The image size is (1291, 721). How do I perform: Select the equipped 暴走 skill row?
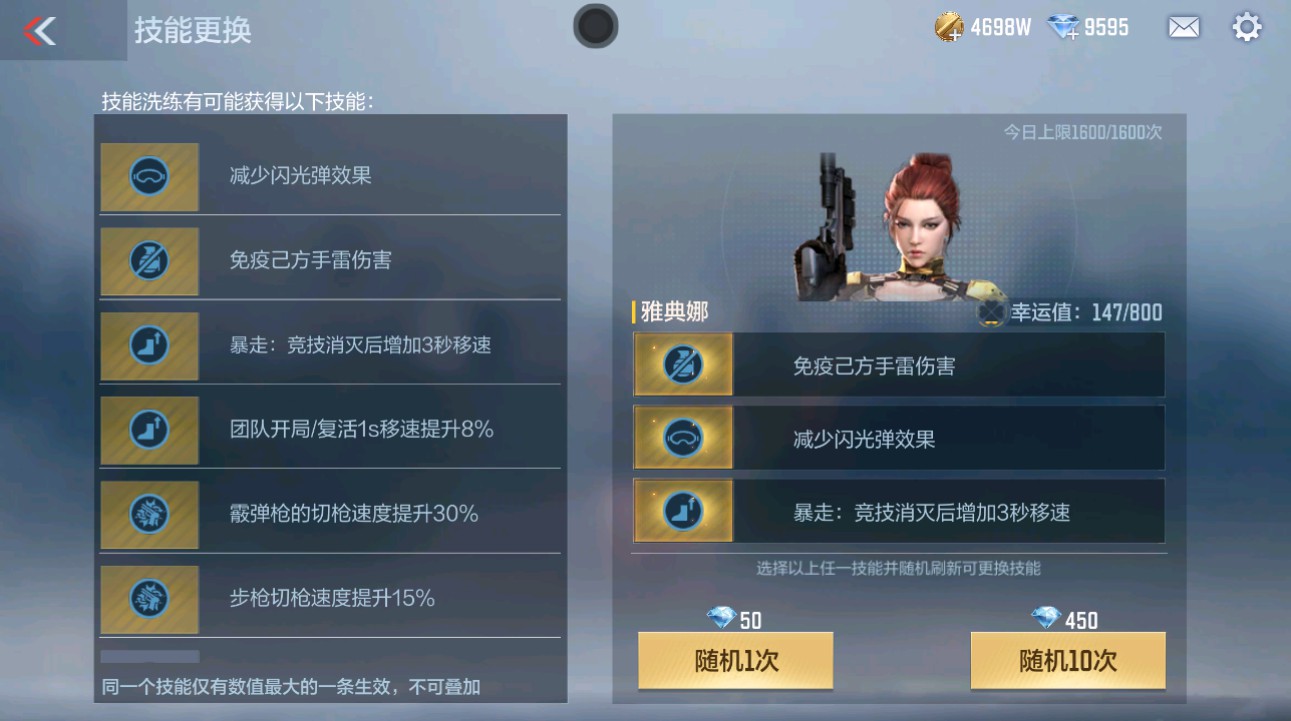pos(898,511)
